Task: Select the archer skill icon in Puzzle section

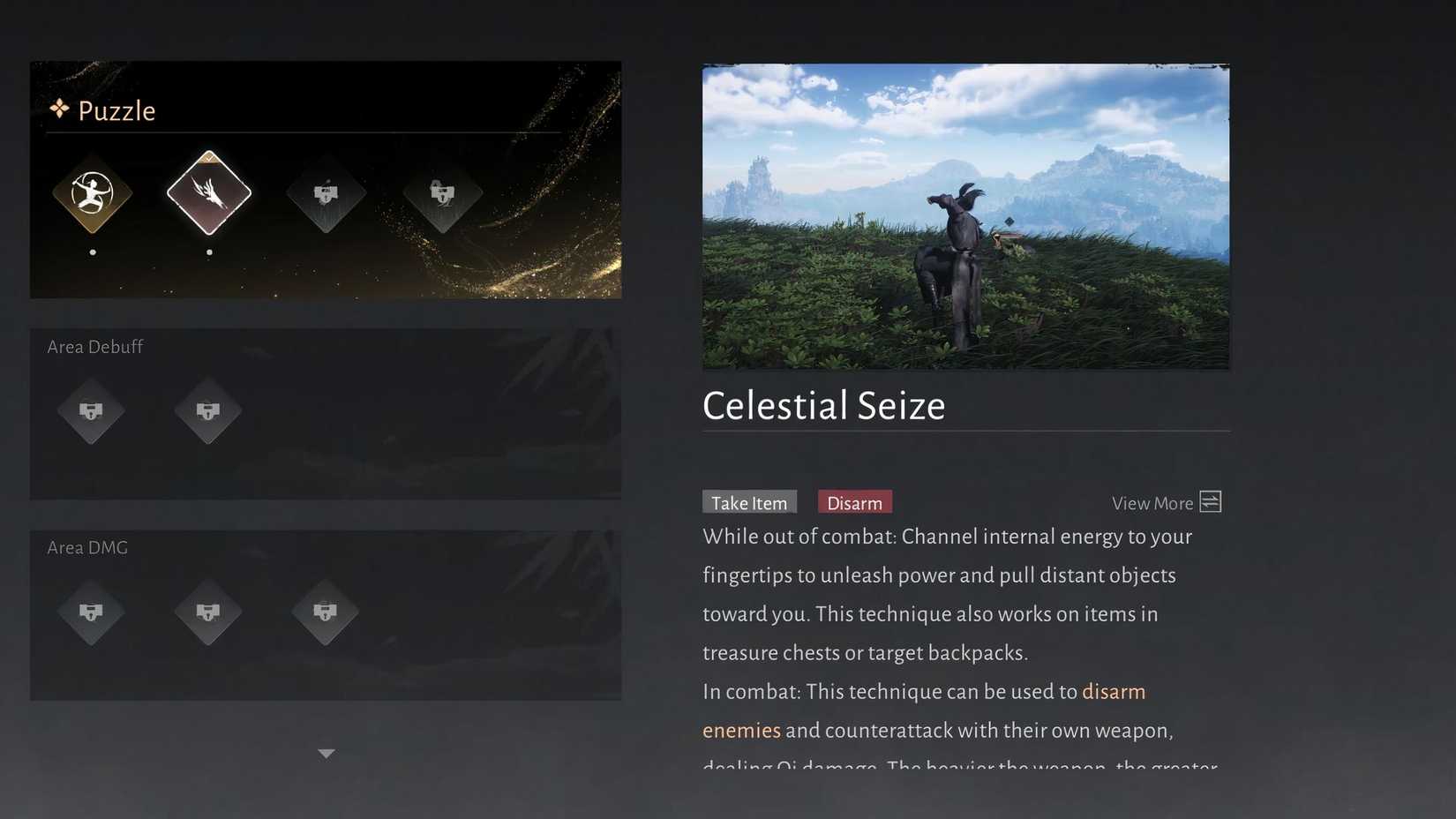Action: pyautogui.click(x=92, y=196)
